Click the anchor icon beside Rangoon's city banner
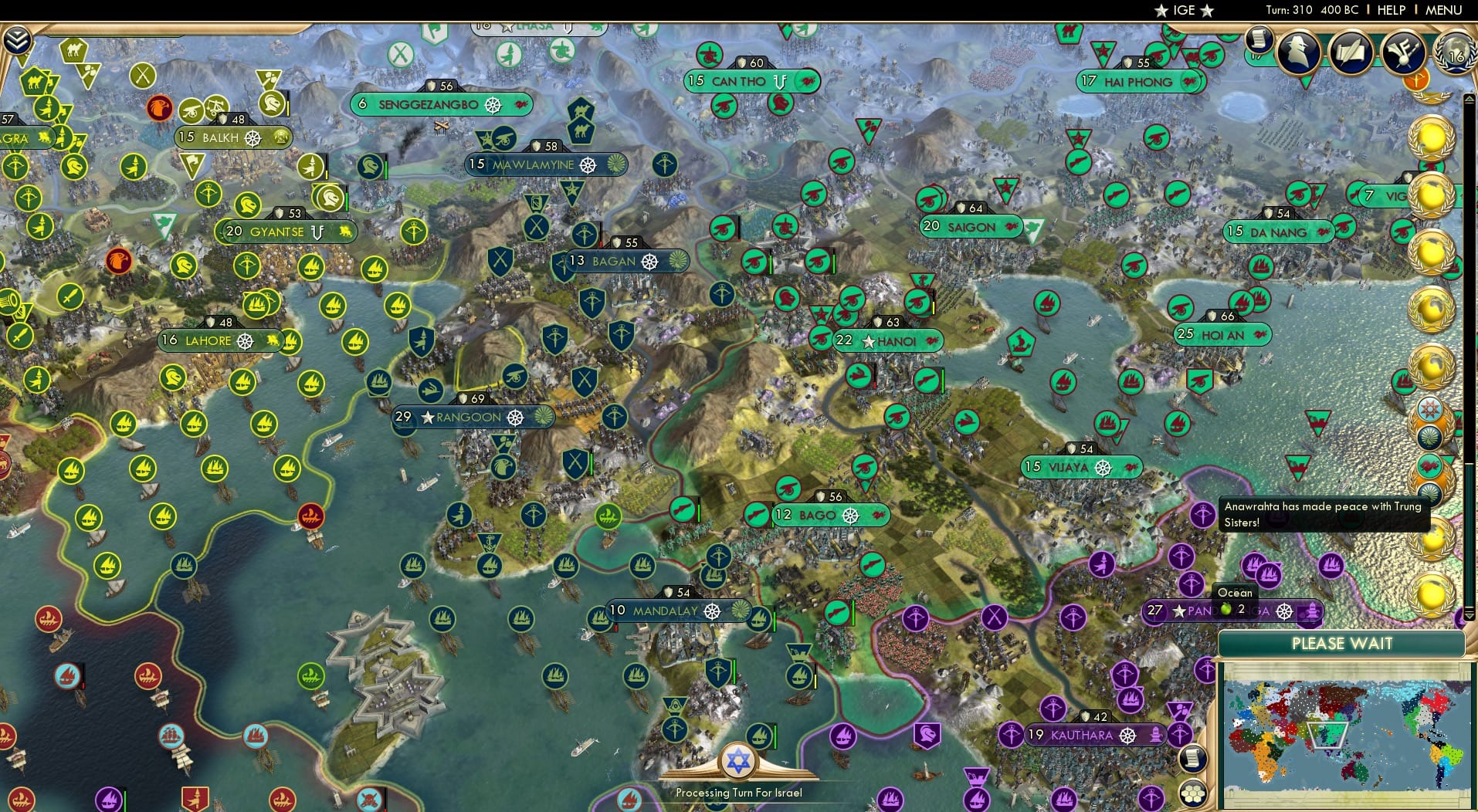 [489, 543]
